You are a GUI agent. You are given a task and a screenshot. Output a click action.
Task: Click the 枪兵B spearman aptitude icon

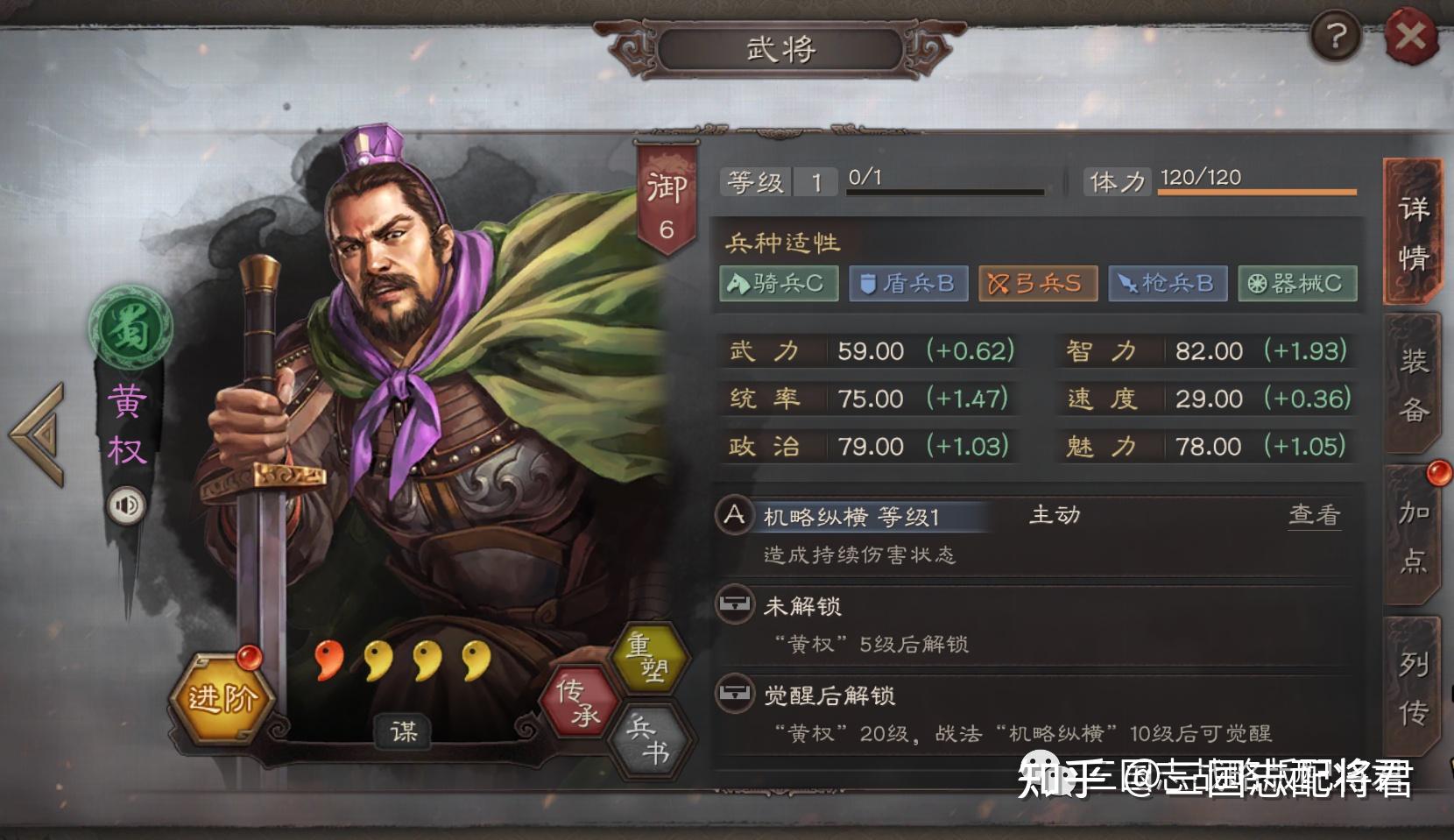point(1167,283)
